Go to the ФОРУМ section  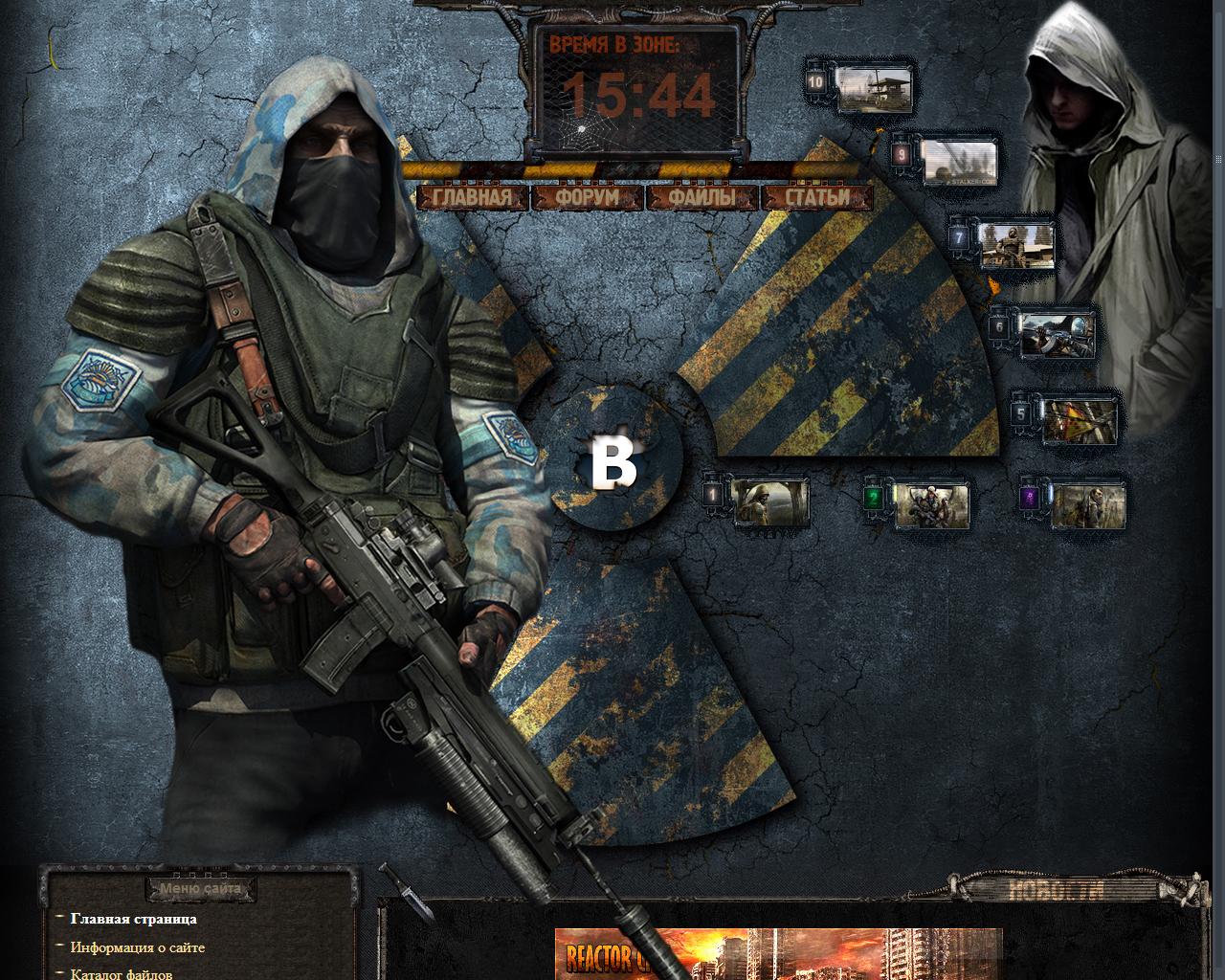point(588,198)
